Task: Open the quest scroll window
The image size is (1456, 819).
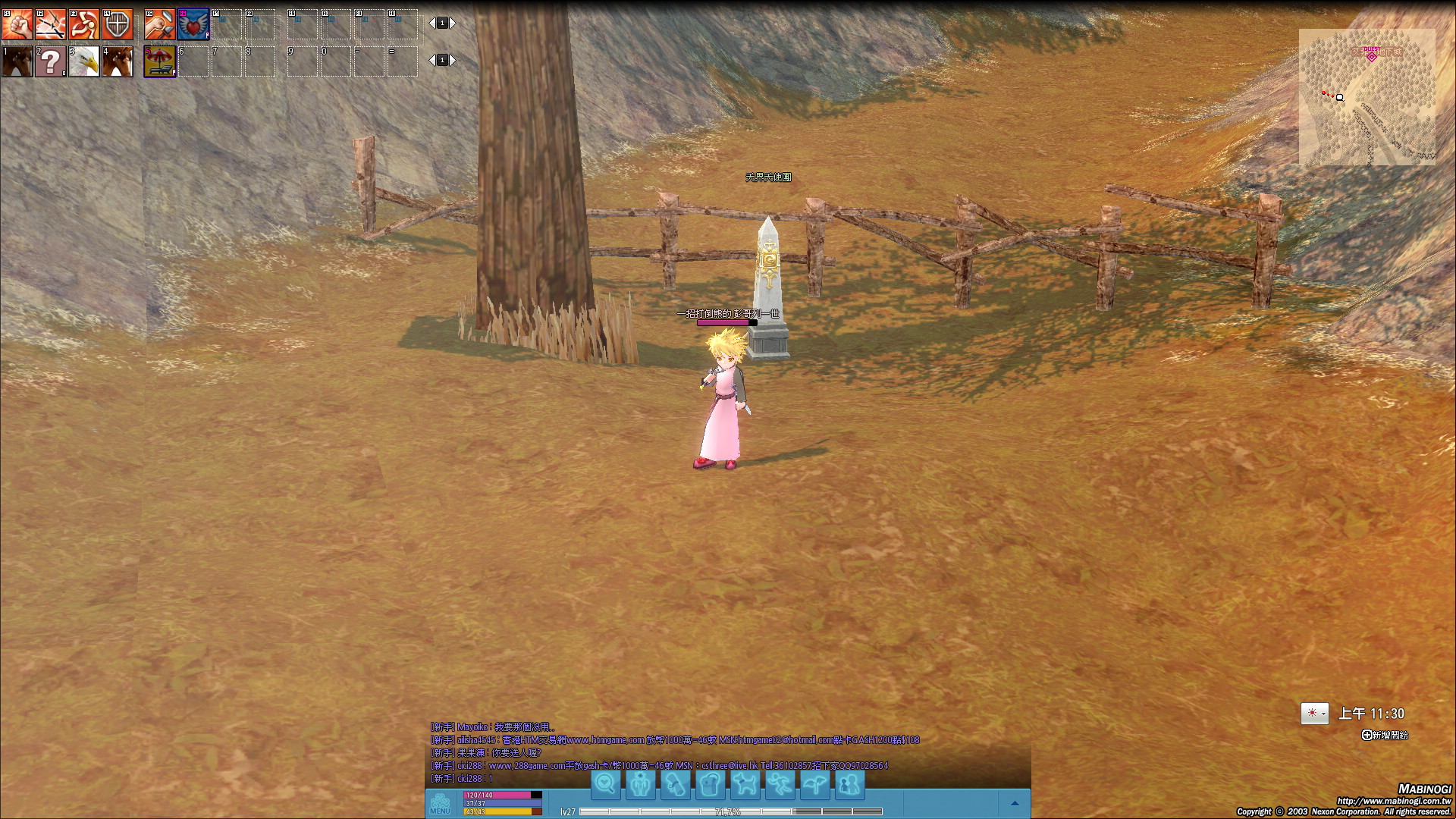Action: click(x=676, y=784)
